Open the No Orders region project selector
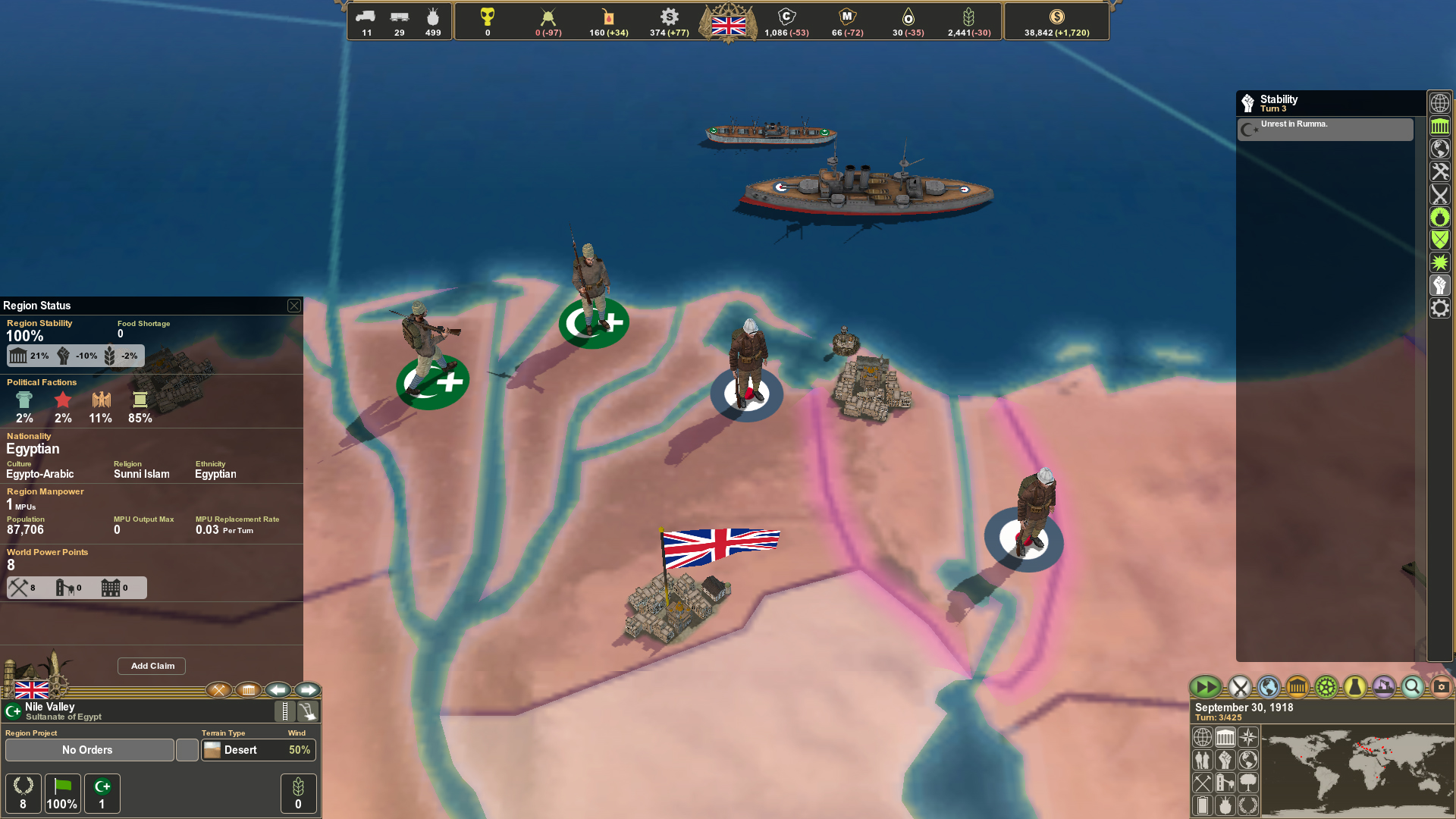 [89, 750]
